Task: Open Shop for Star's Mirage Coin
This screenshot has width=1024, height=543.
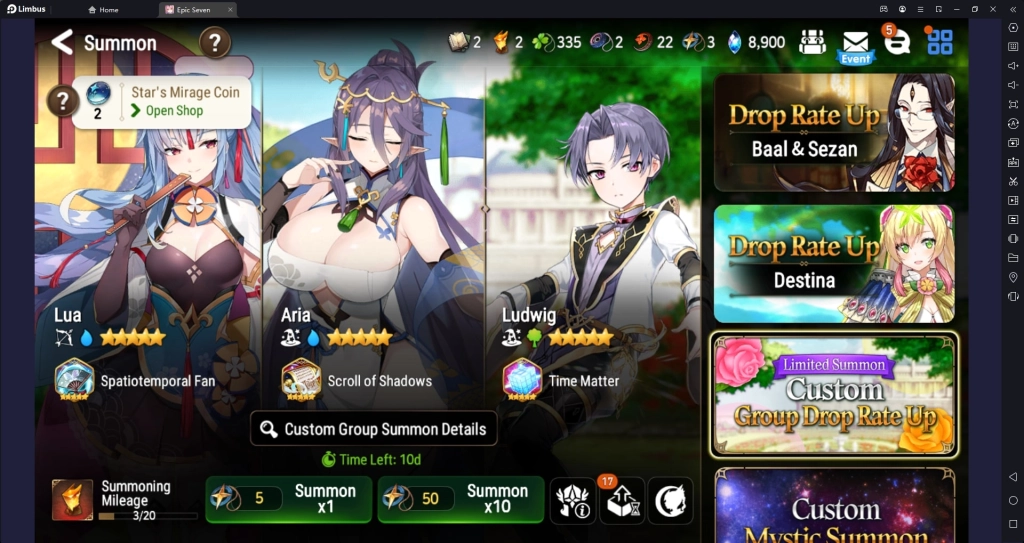Action: (x=174, y=111)
